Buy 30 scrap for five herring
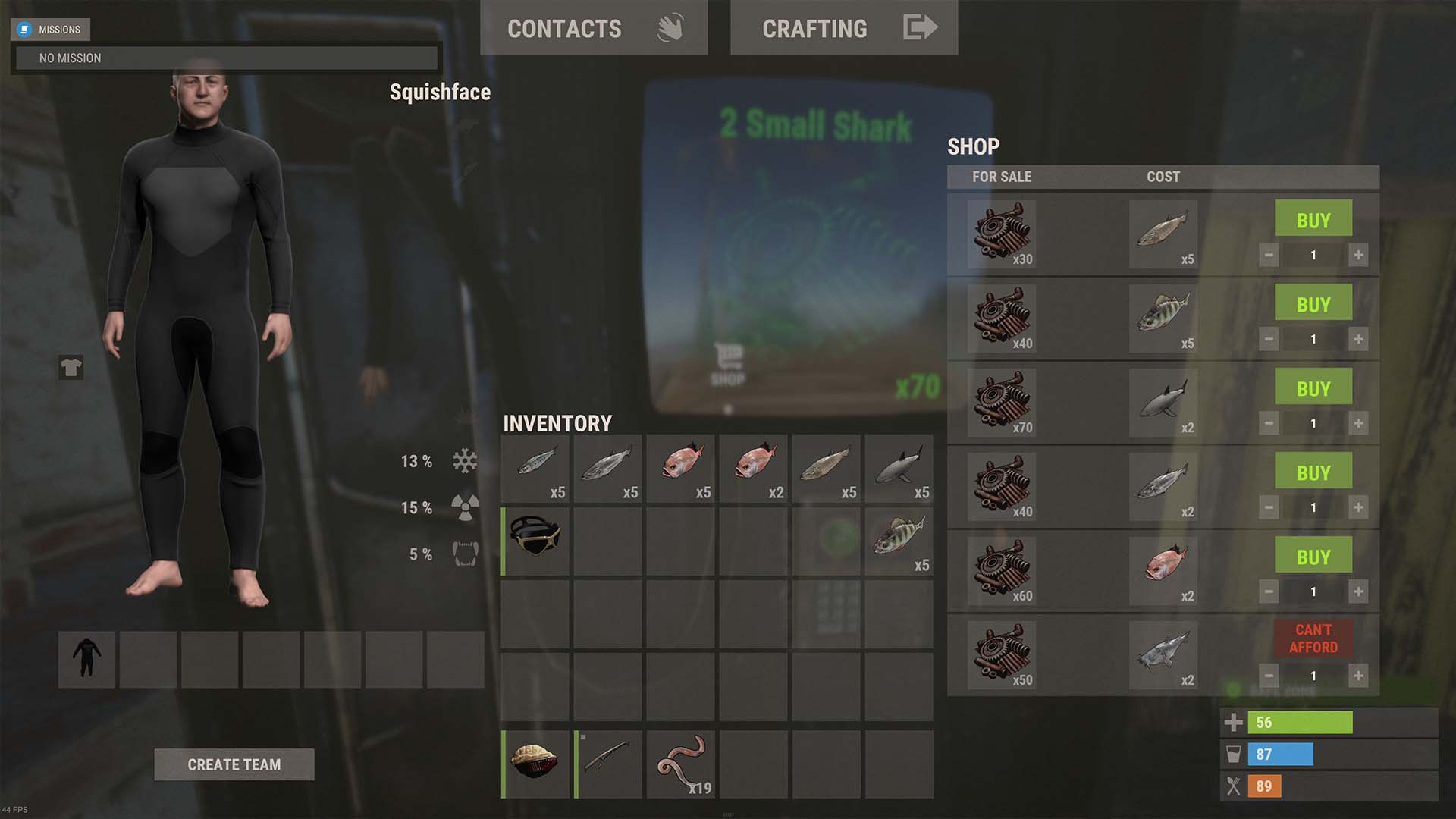 [1313, 220]
